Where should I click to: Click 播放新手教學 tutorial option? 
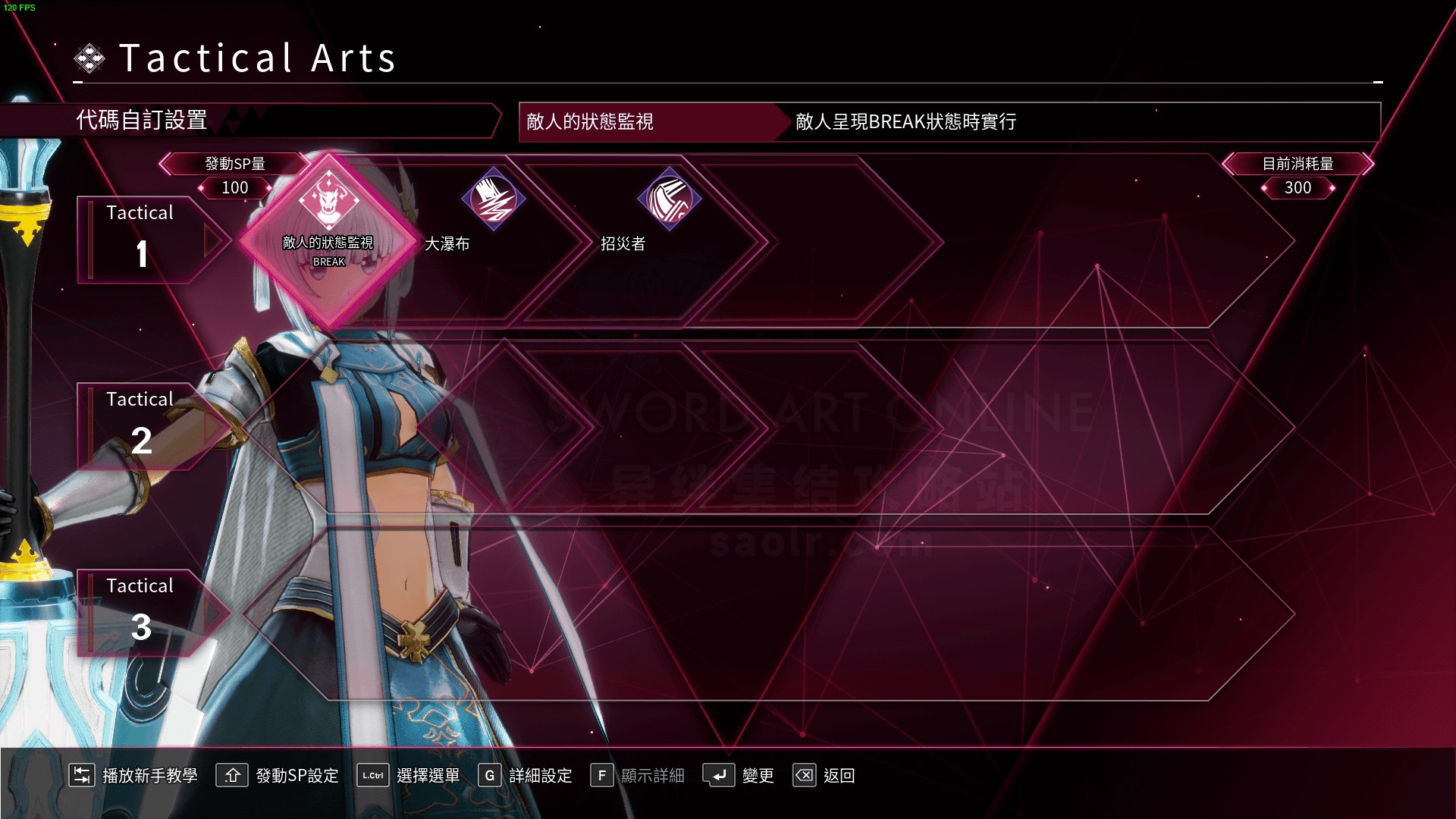coord(133,775)
